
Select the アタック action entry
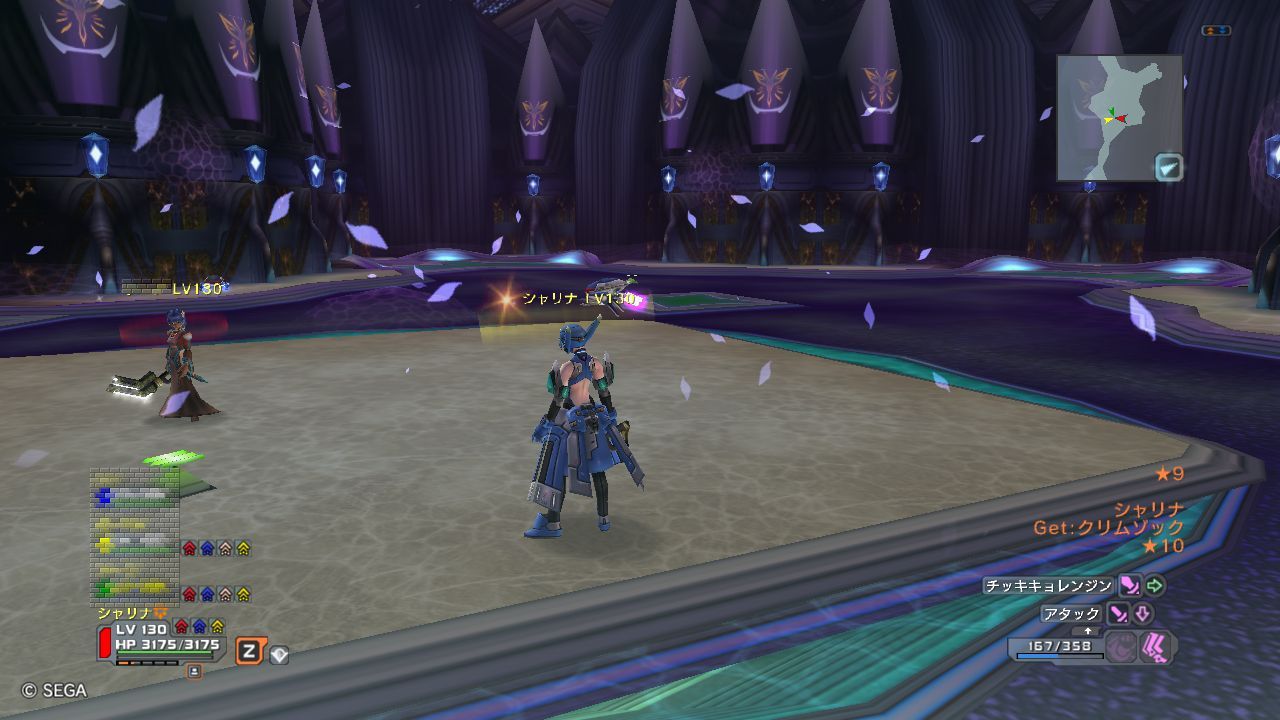pos(1071,614)
